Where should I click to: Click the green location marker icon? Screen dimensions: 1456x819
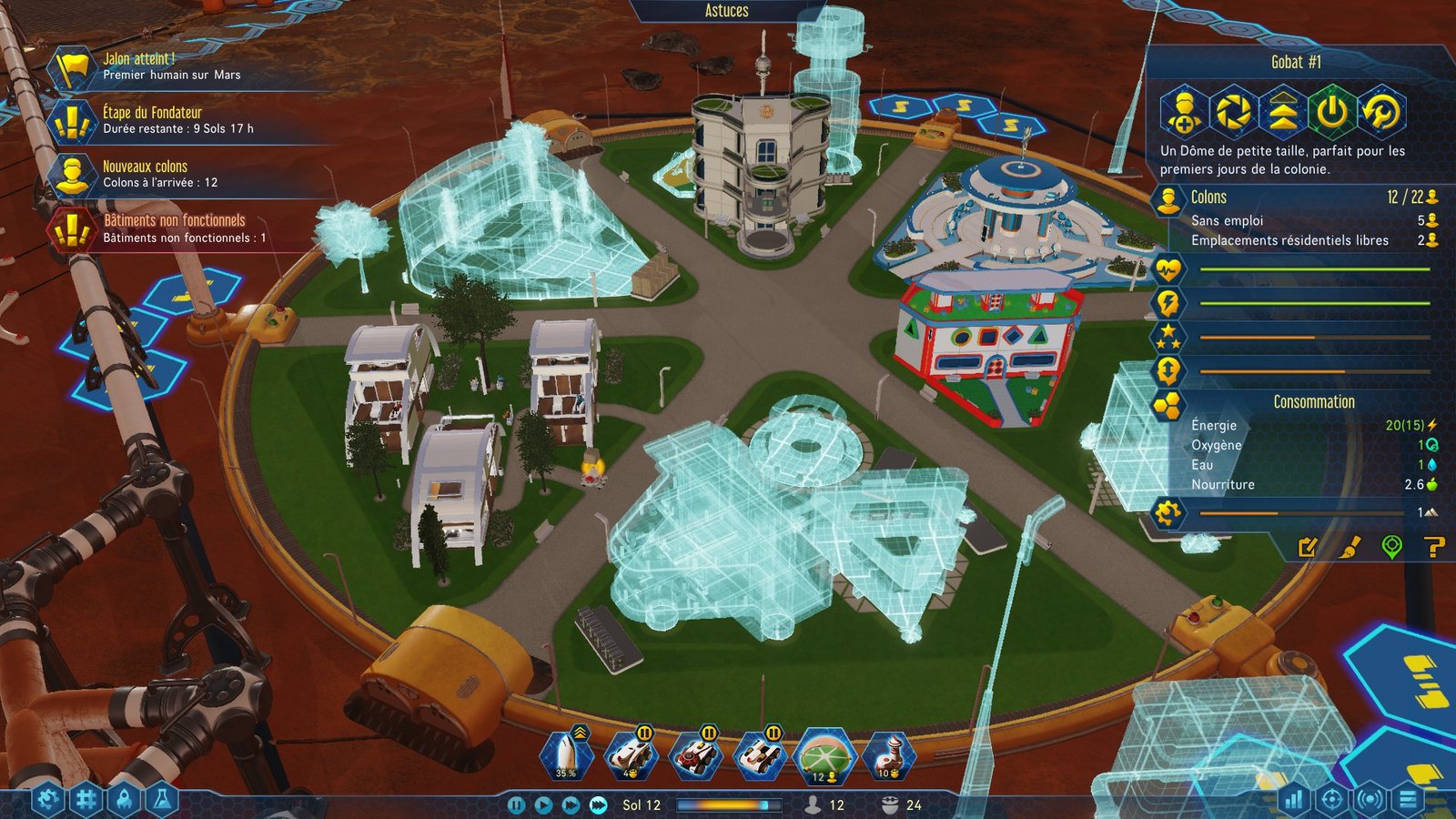click(x=1391, y=547)
